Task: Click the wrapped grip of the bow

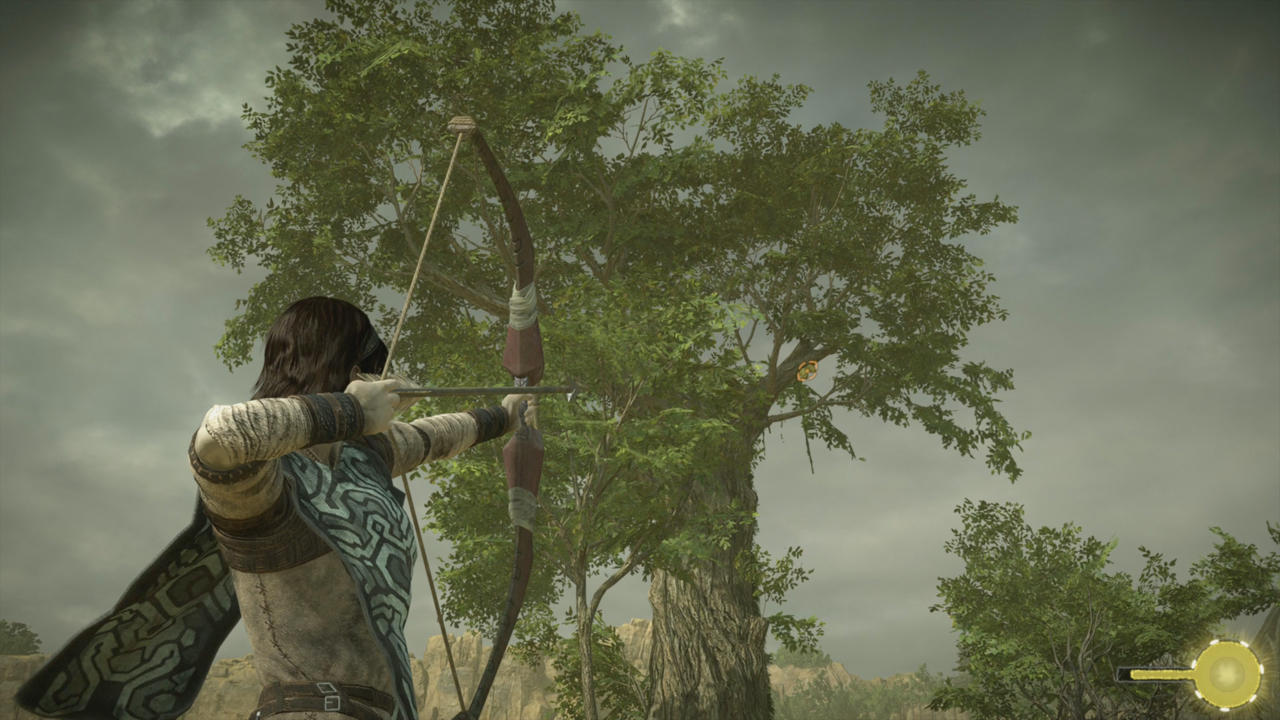Action: (523, 310)
